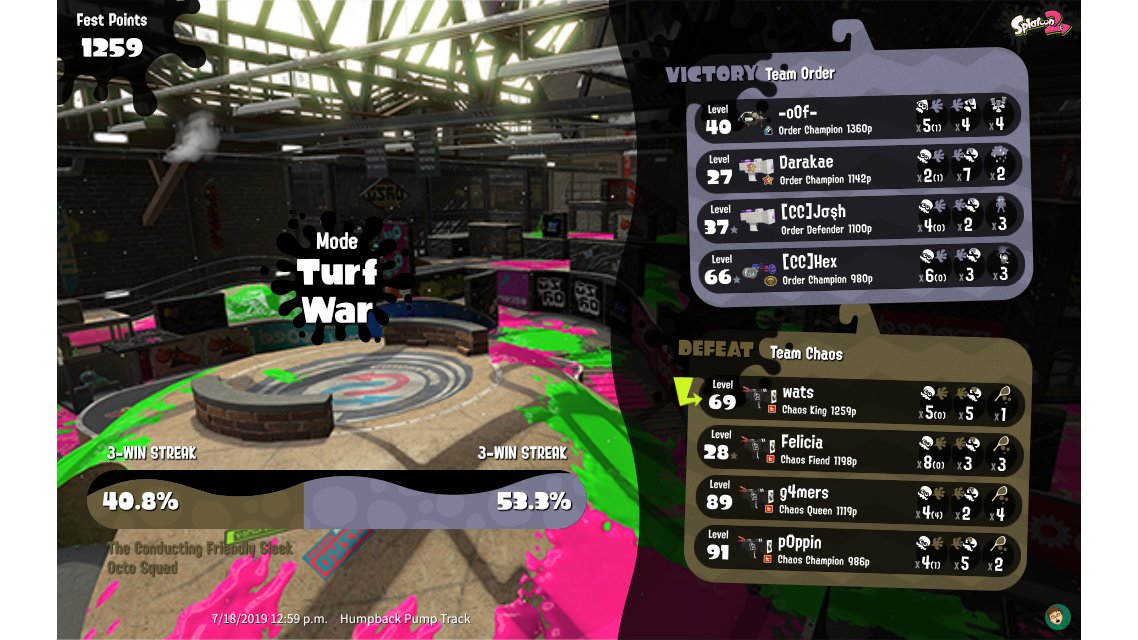
Task: Choose the [CC]Josh player row
Action: tap(860, 217)
